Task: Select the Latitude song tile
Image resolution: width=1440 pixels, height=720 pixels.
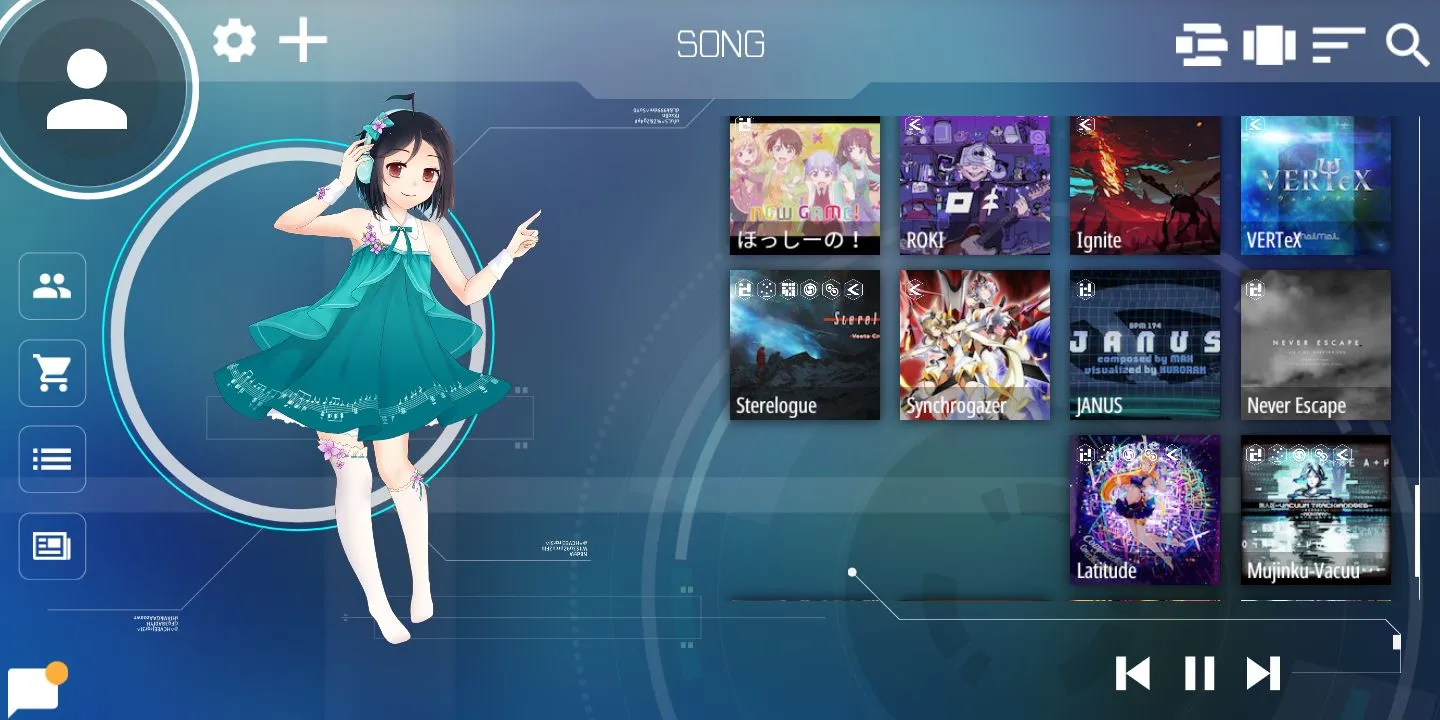Action: coord(1145,510)
